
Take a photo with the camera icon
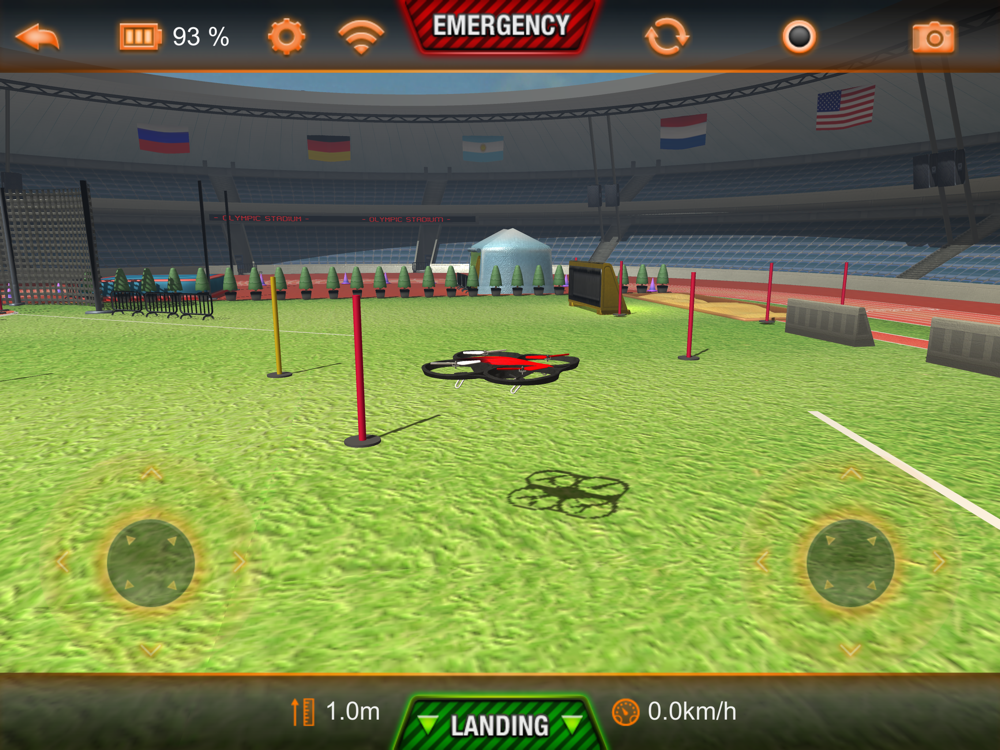933,38
